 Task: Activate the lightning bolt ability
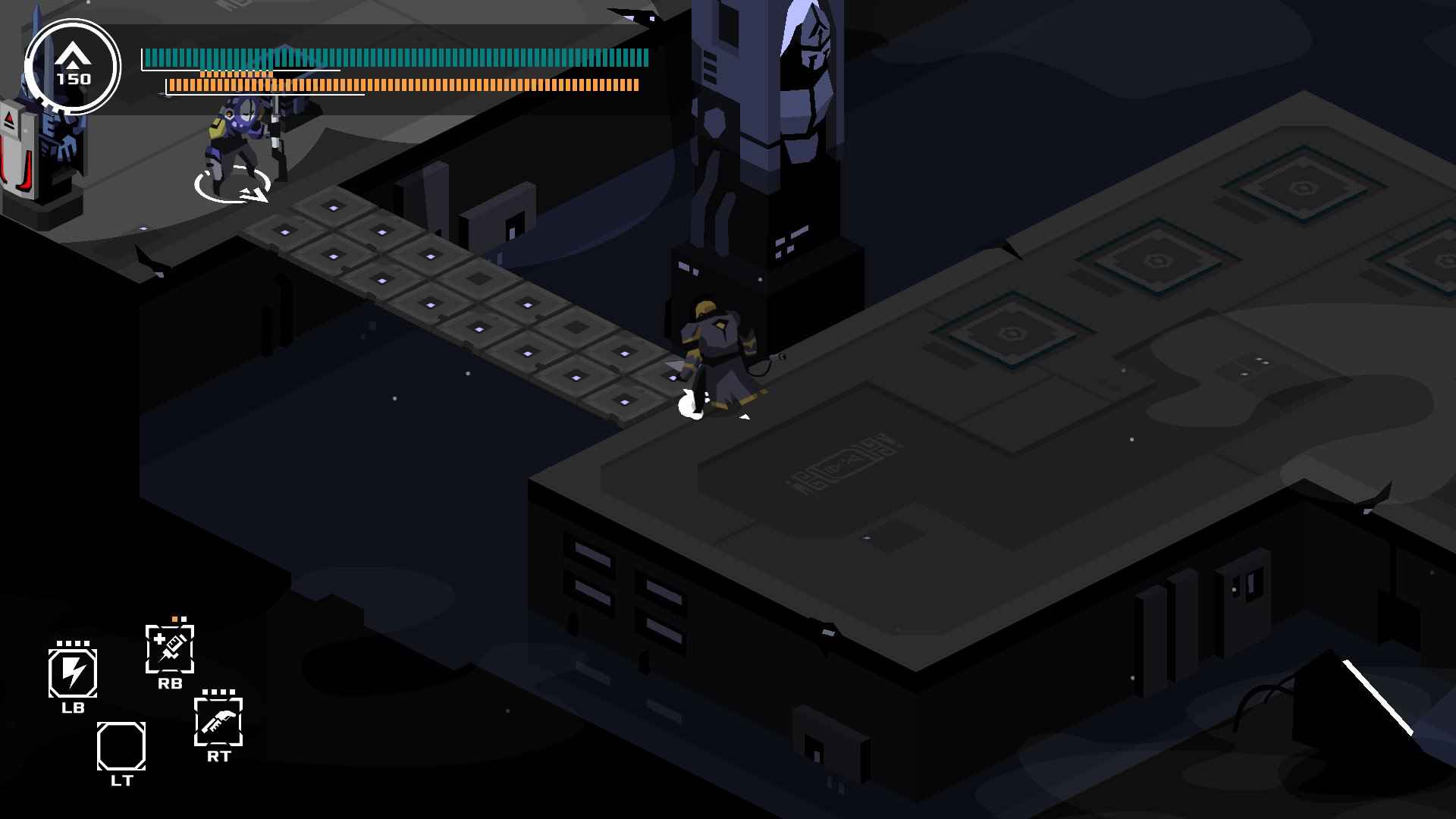coord(73,673)
